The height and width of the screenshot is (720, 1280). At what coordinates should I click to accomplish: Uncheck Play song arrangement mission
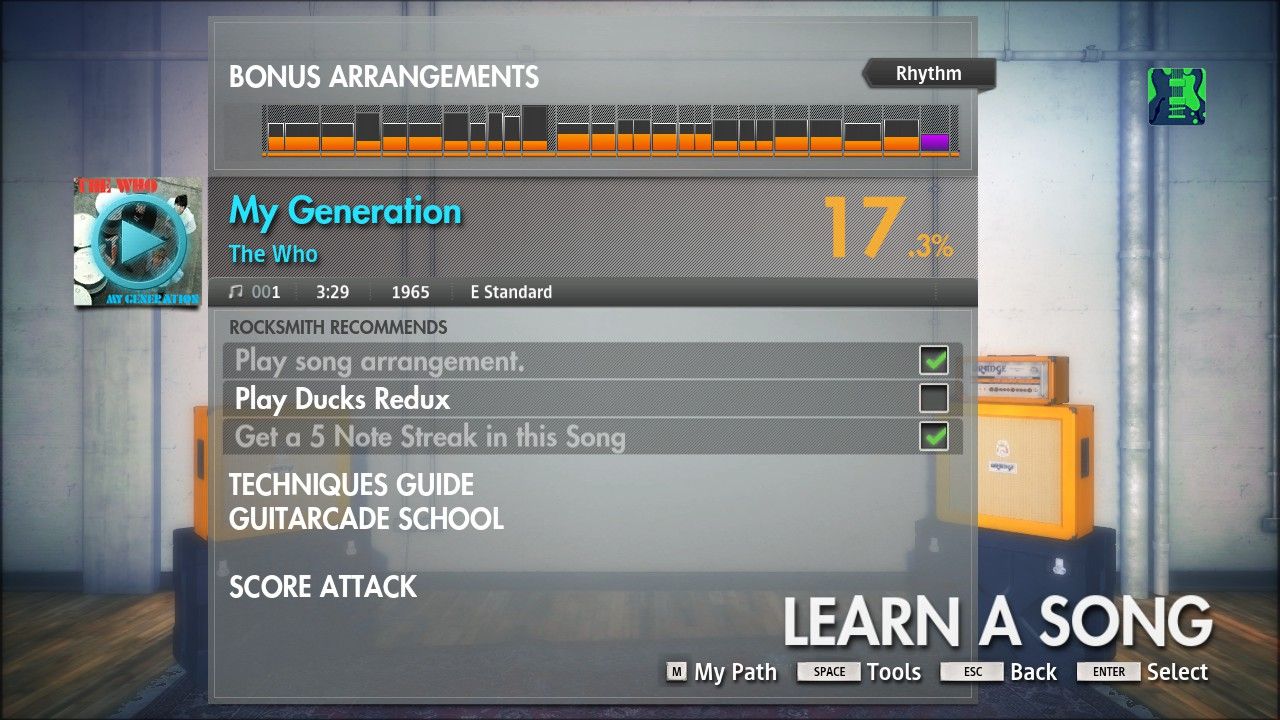932,360
